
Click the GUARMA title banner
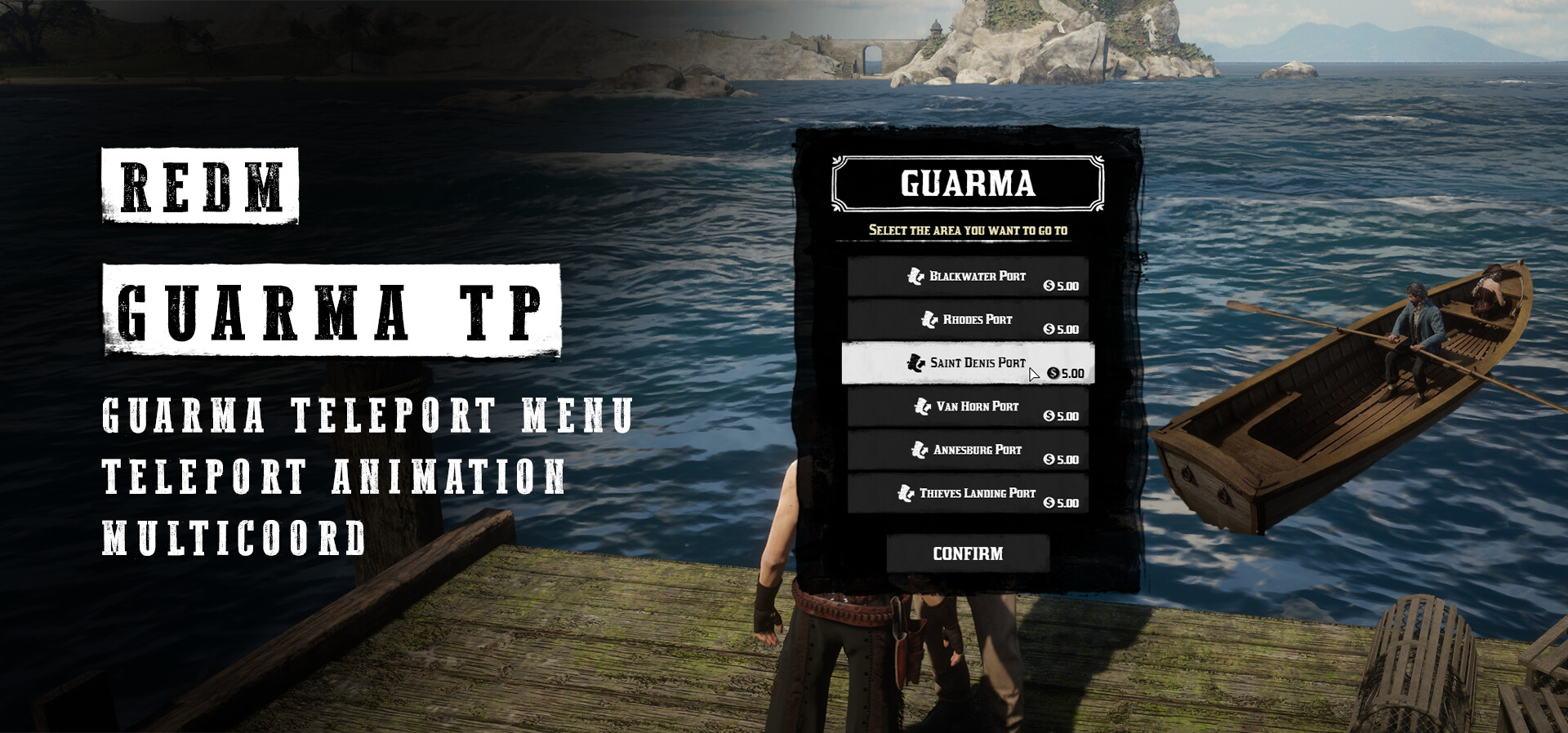[x=967, y=185]
